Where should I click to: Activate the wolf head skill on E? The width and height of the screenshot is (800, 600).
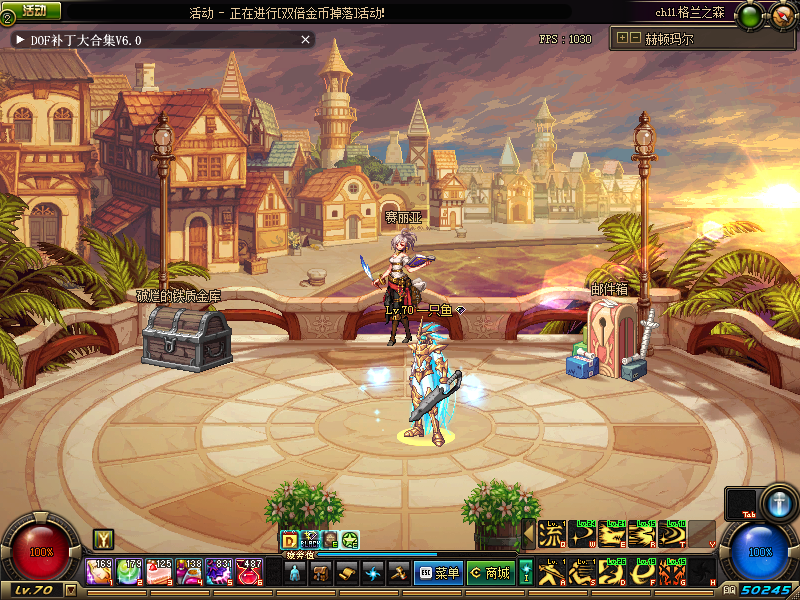[611, 535]
